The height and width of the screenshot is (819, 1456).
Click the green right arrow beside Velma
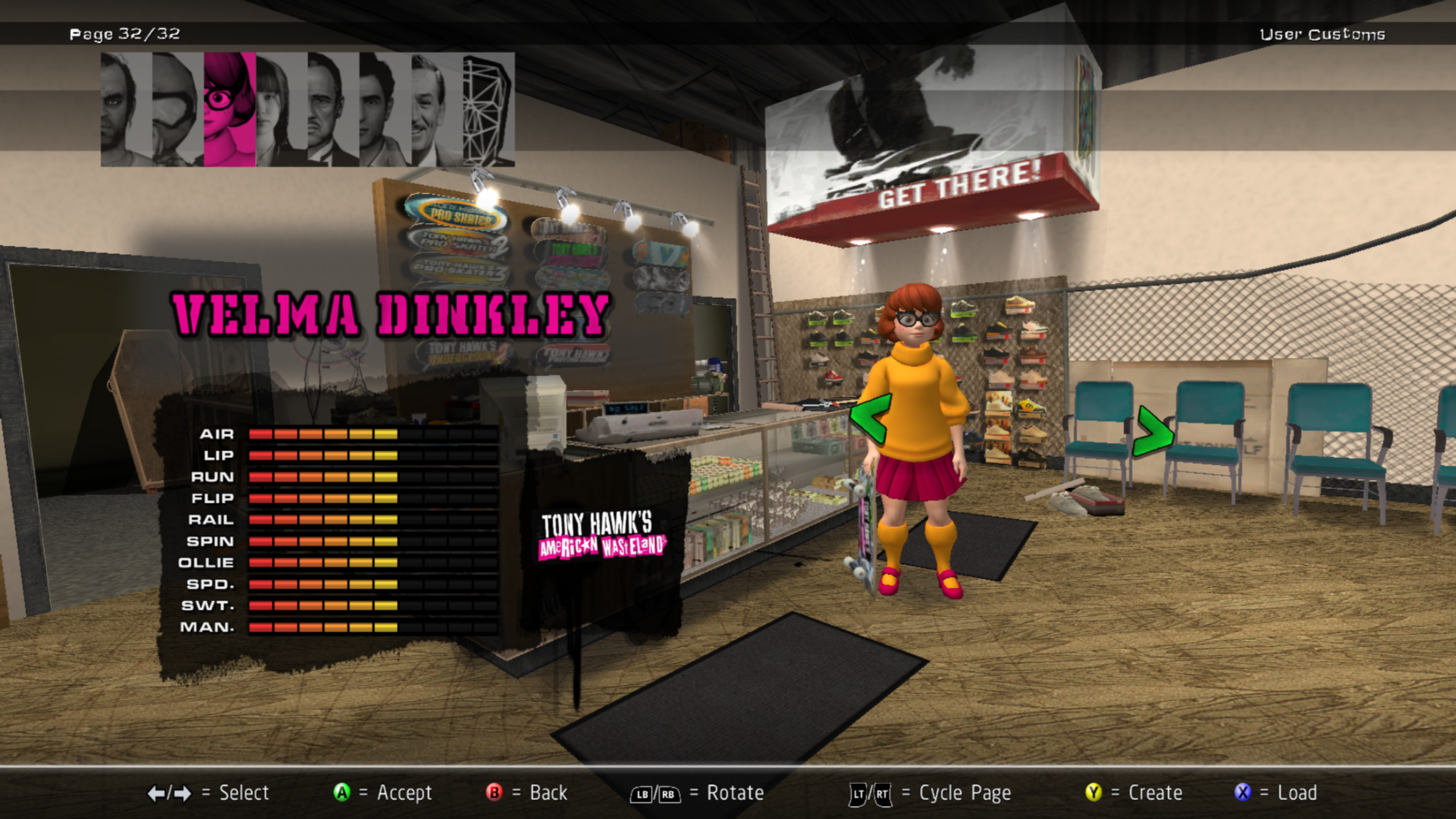coord(1153,432)
